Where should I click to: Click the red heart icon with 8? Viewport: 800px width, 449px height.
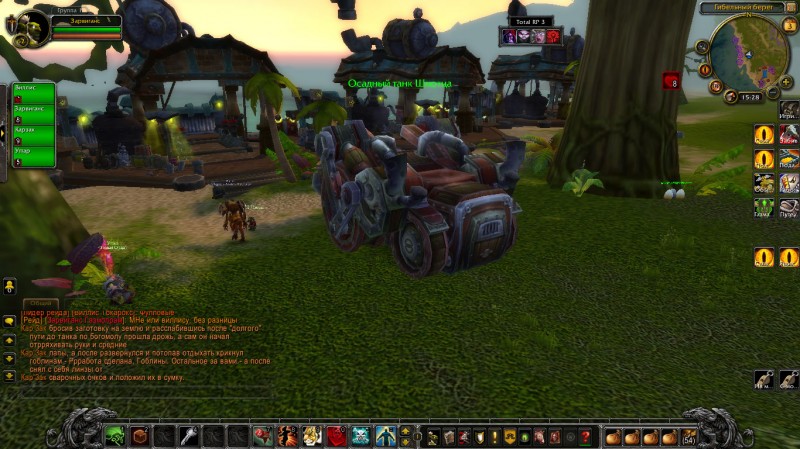coord(671,82)
